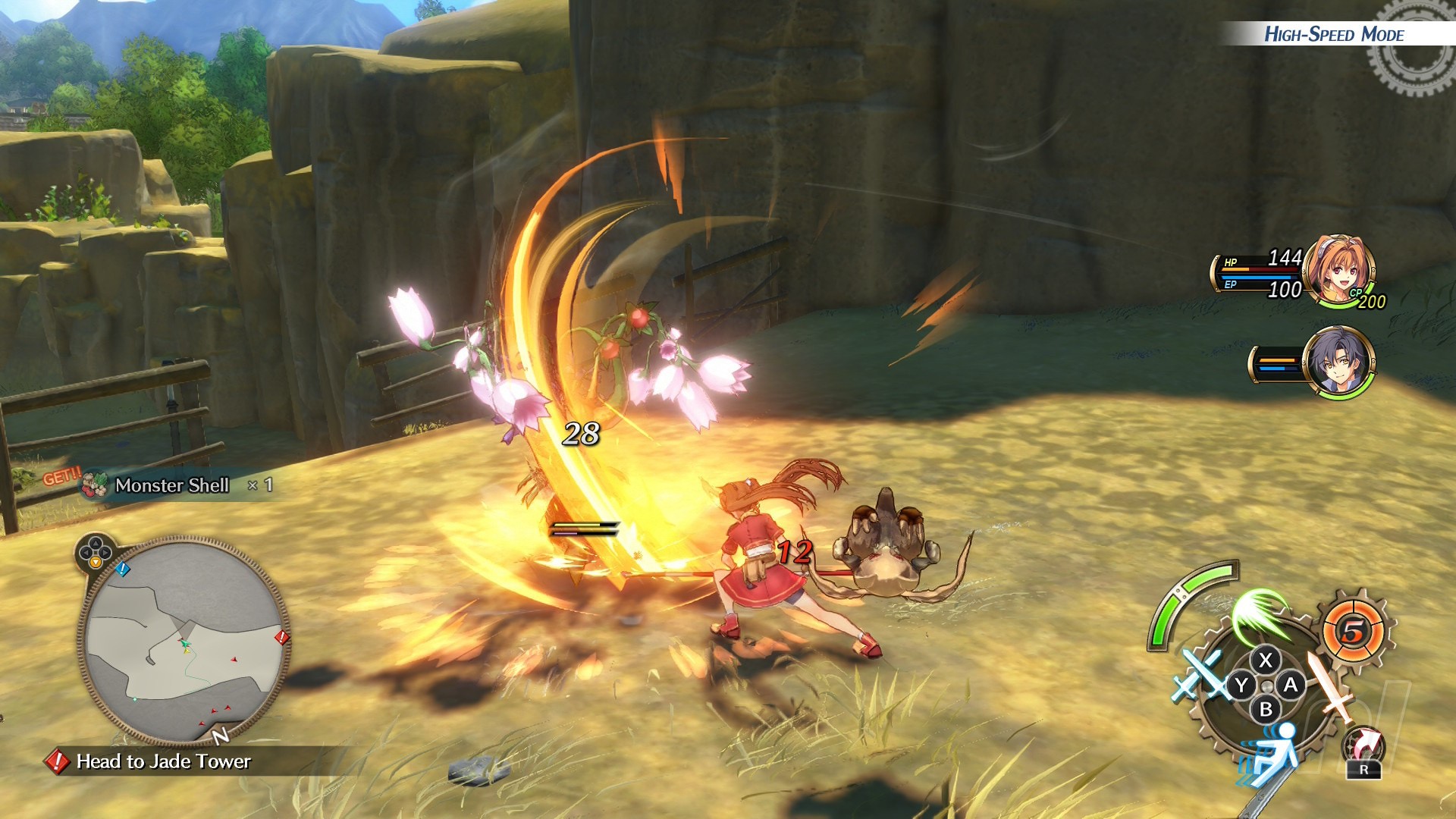
Task: Open the circular minimap
Action: pos(184,641)
